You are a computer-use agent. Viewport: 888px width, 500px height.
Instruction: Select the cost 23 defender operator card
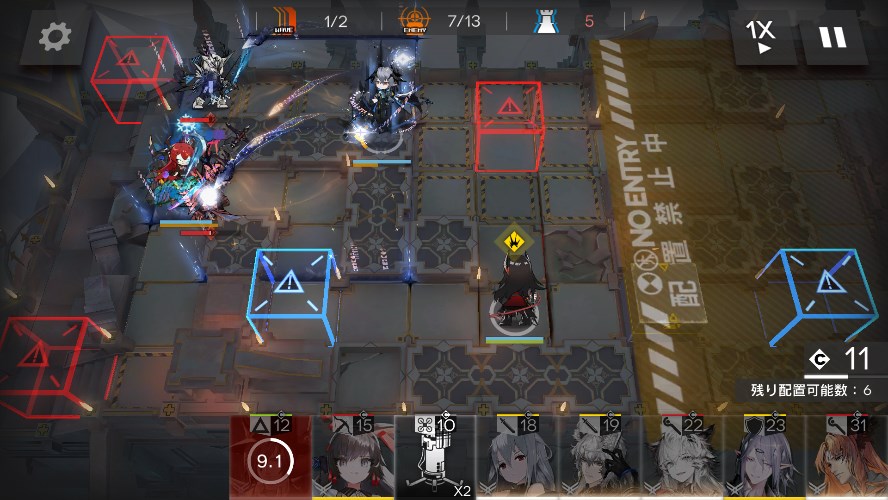click(x=763, y=459)
